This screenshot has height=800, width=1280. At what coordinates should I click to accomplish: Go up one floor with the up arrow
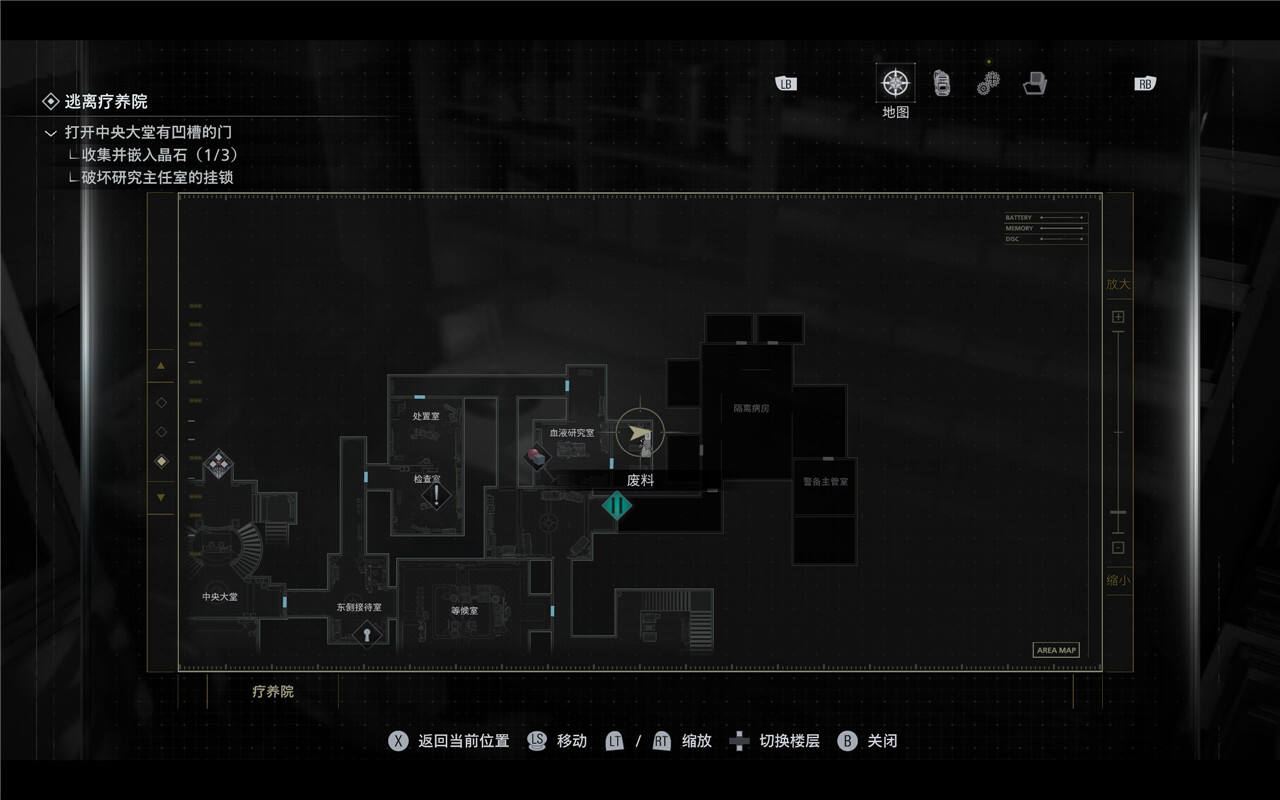(x=161, y=366)
